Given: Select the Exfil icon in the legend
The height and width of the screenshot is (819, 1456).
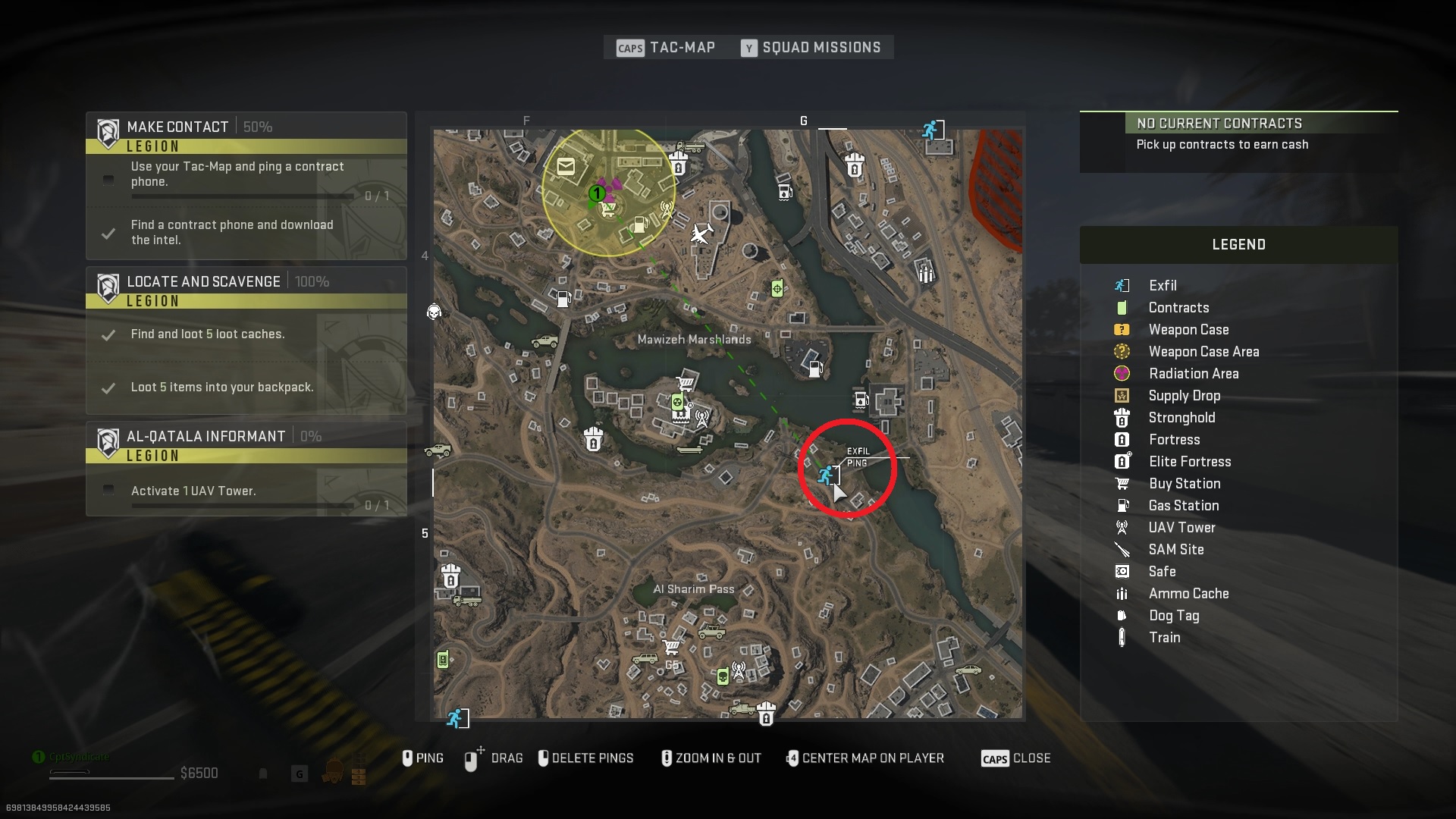Looking at the screenshot, I should [x=1124, y=285].
